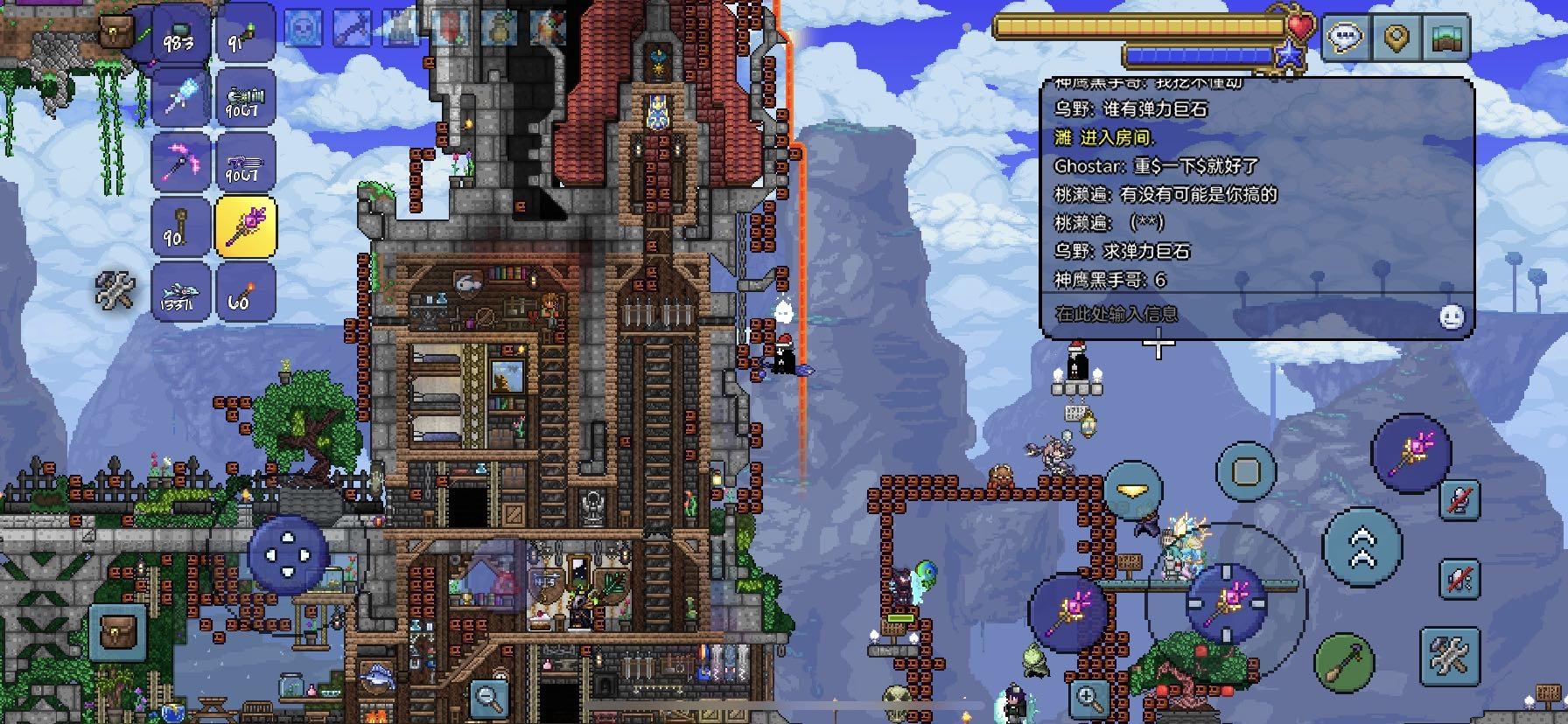1568x724 pixels.
Task: Tap the double-chevron jump button
Action: point(1361,547)
